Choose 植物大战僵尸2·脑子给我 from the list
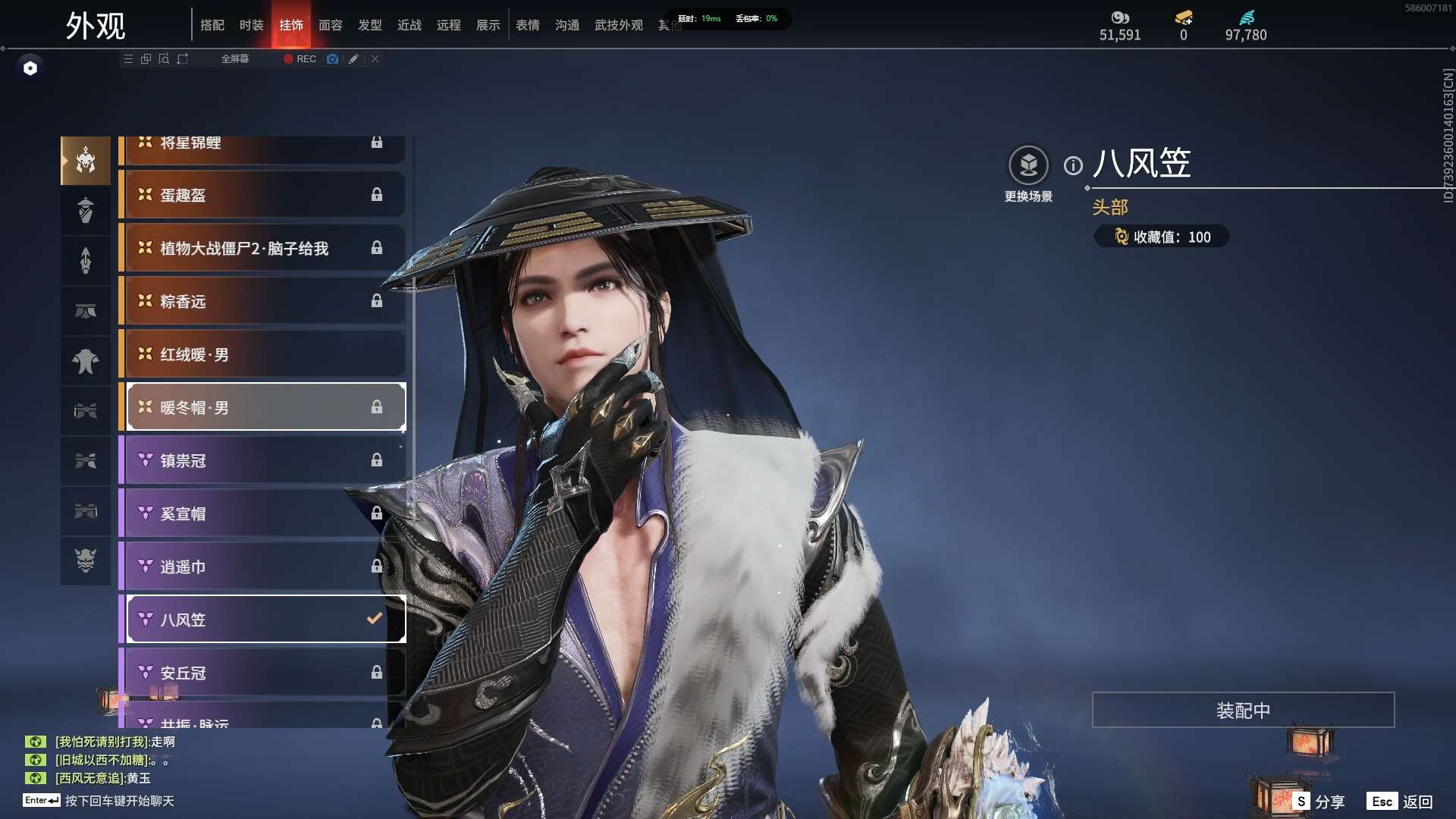The image size is (1456, 819). (262, 248)
